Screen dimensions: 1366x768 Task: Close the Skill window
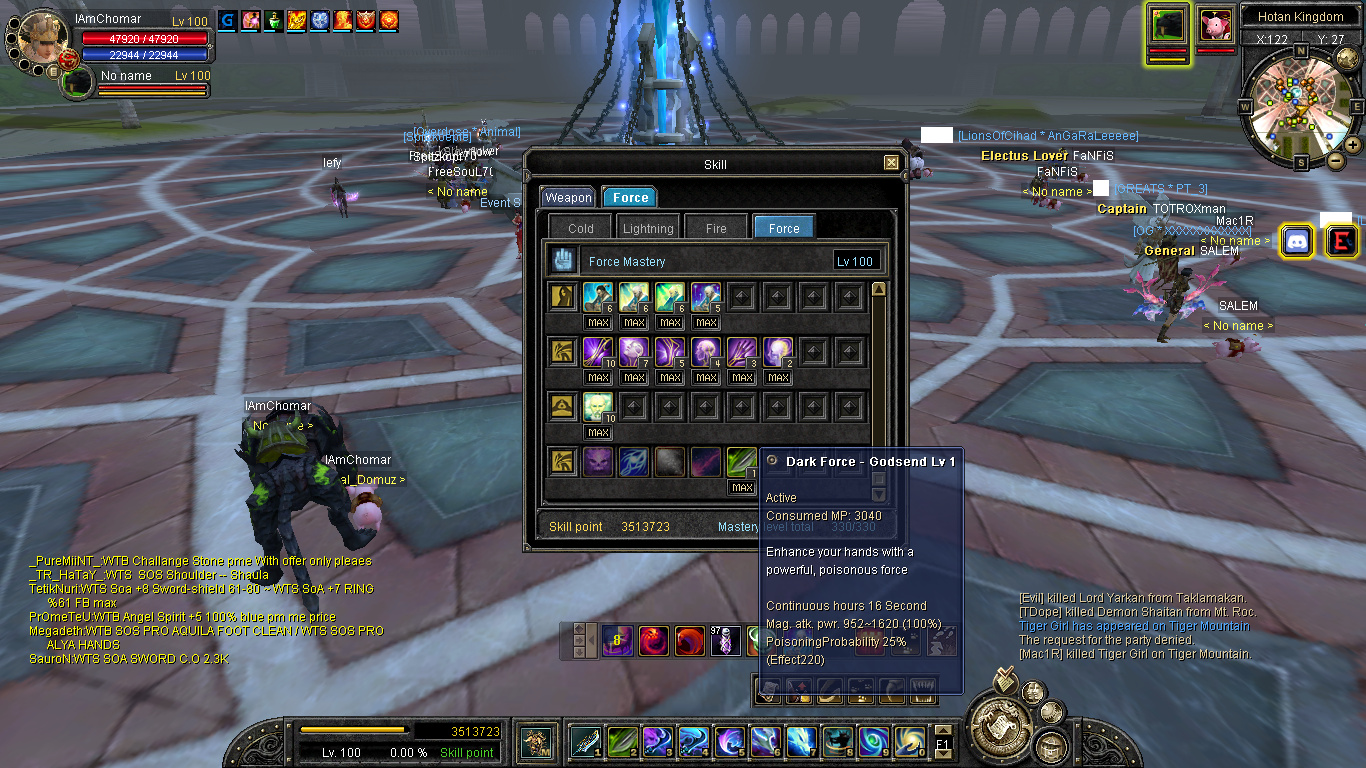tap(891, 163)
